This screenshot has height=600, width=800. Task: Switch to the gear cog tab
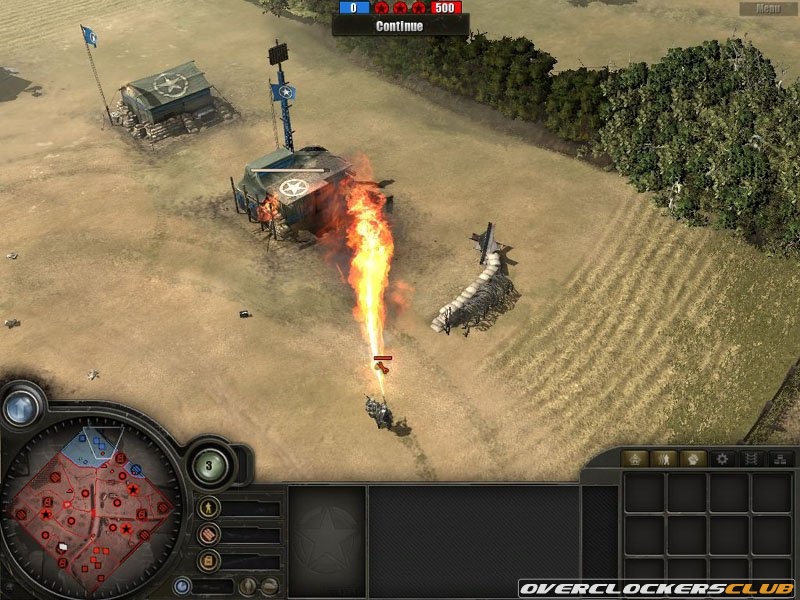click(x=722, y=459)
